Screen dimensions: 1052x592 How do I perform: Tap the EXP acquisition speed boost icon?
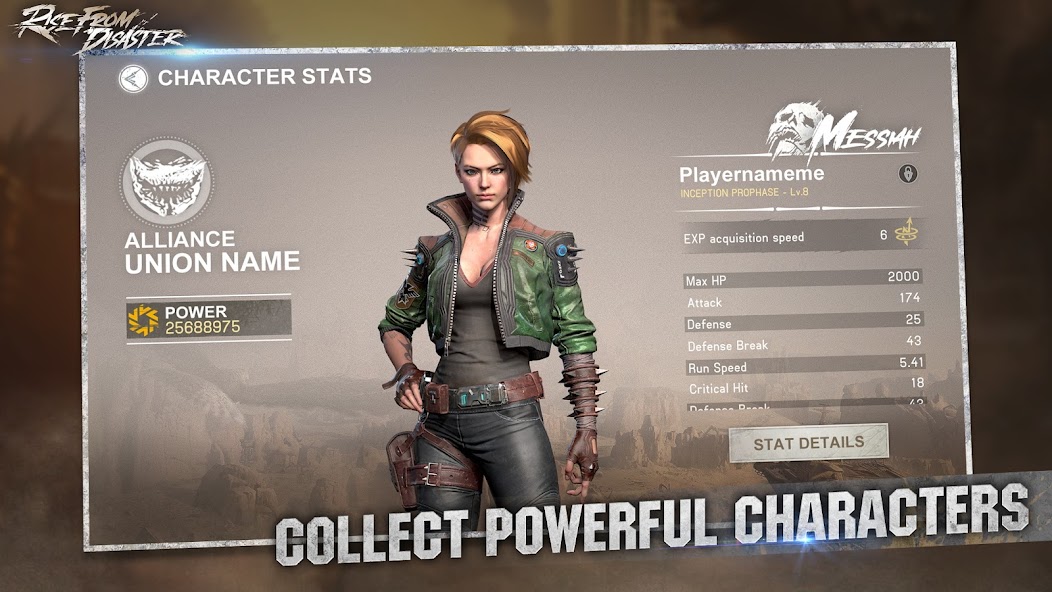[907, 236]
